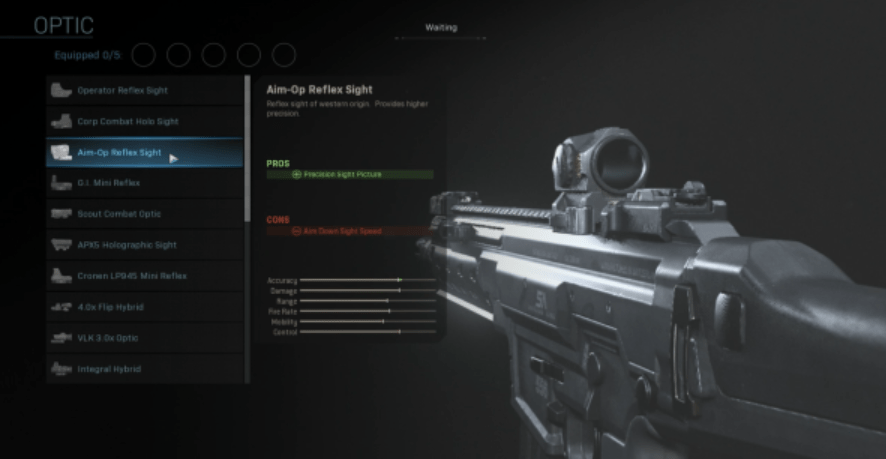Pick the G.I. Mini Reflex optic
Image resolution: width=886 pixels, height=459 pixels.
[x=144, y=184]
